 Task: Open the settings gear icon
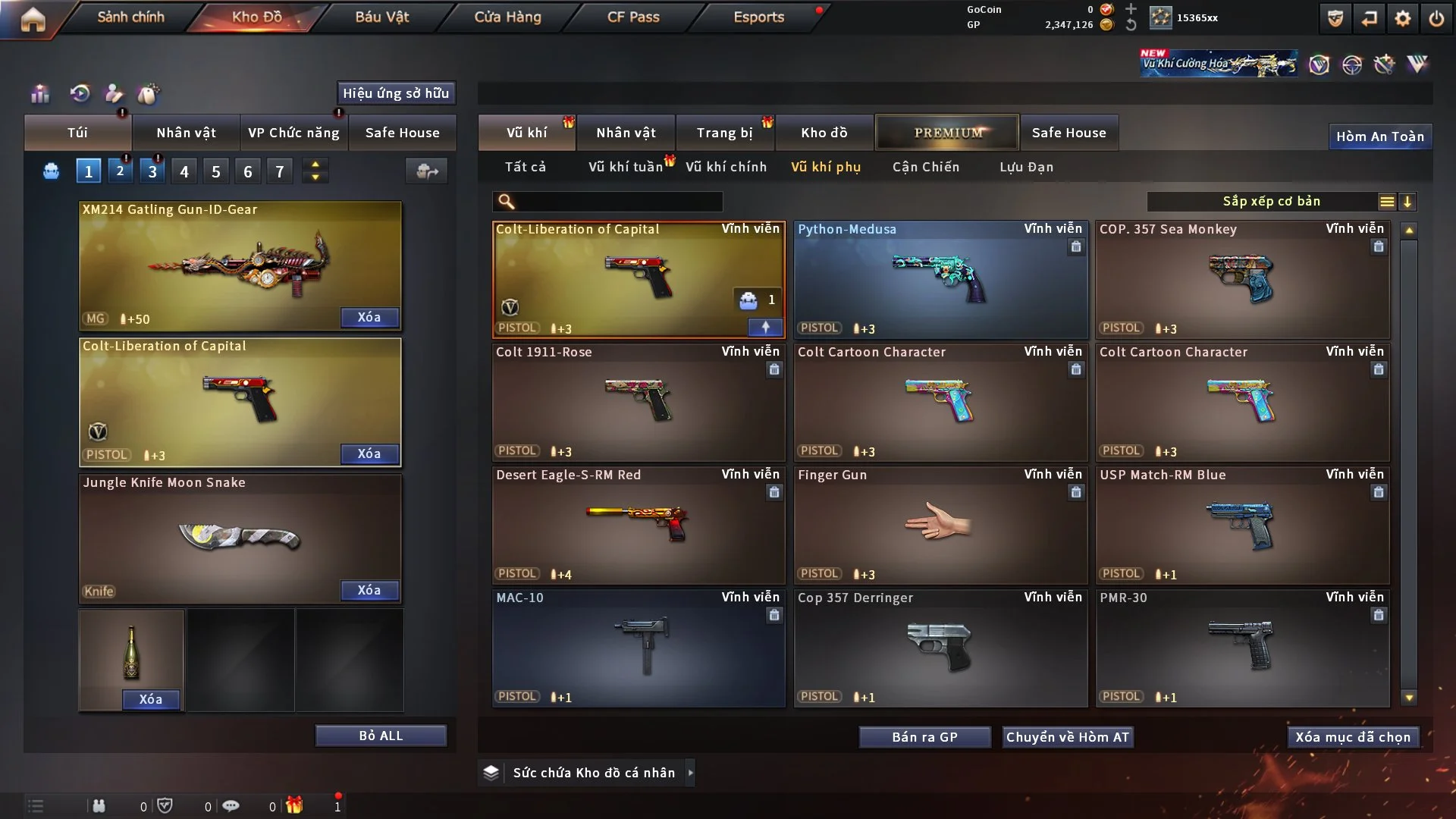coord(1402,18)
